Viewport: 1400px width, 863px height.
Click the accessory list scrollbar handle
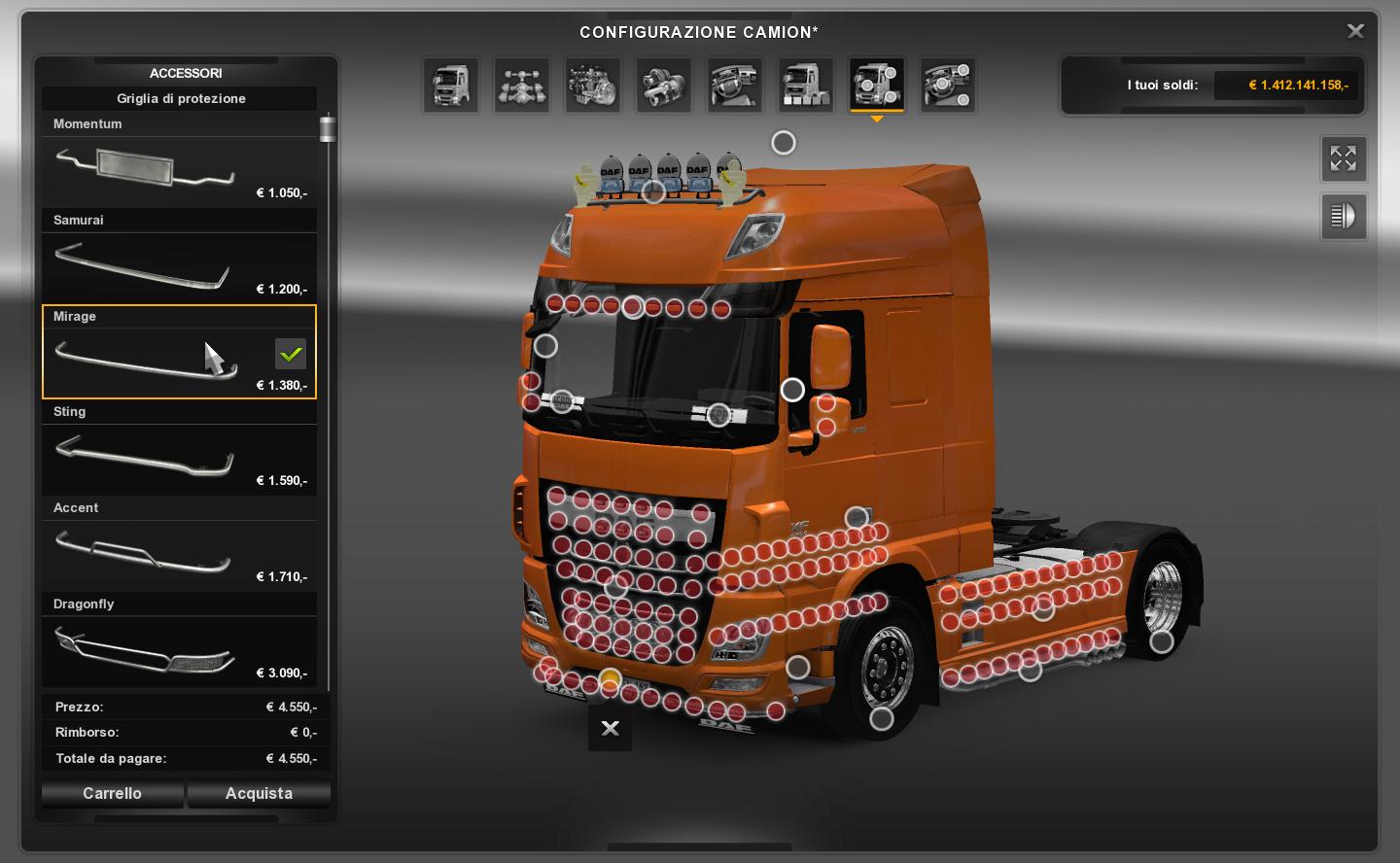[328, 128]
